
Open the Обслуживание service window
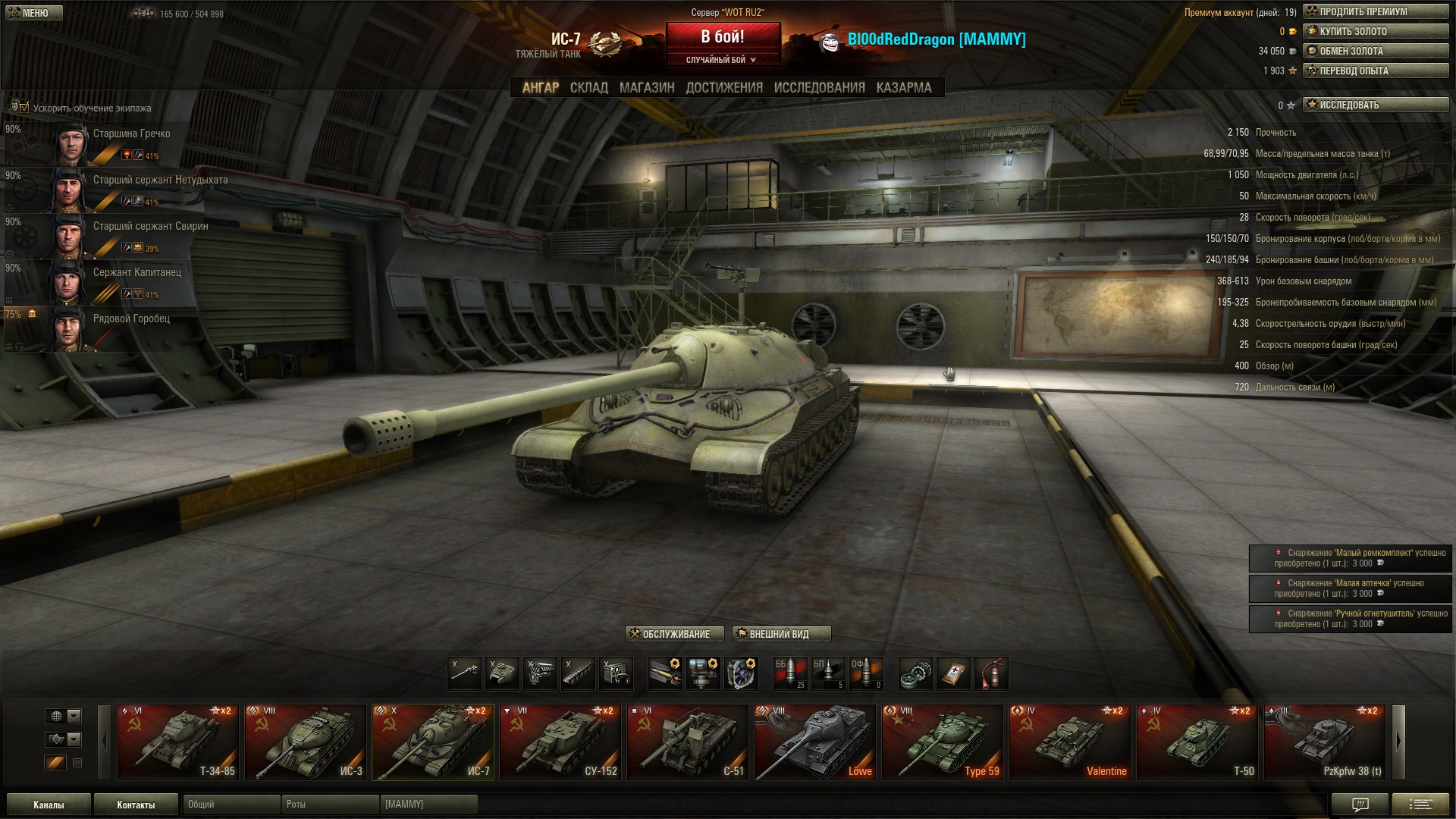point(674,634)
